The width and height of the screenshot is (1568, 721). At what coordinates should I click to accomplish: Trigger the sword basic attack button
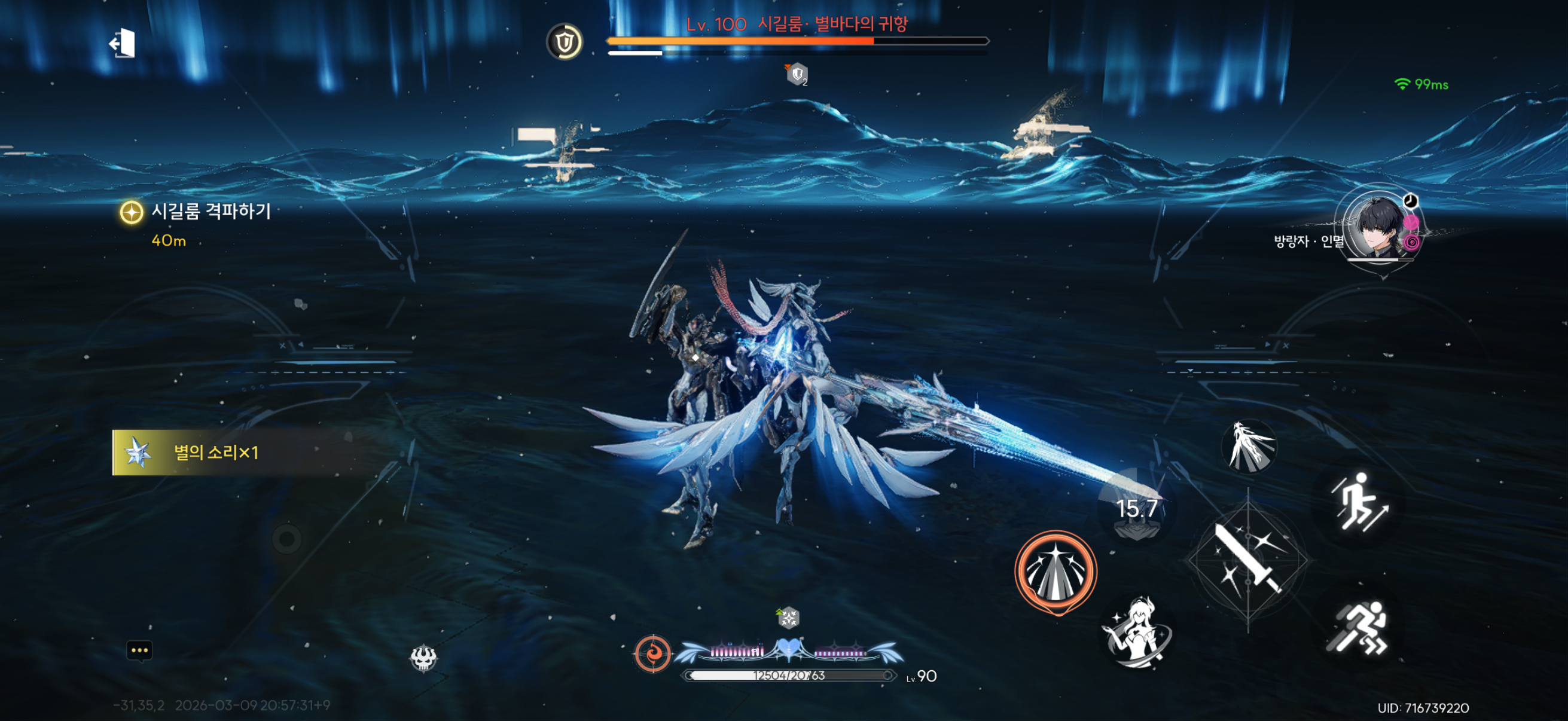tap(1248, 560)
